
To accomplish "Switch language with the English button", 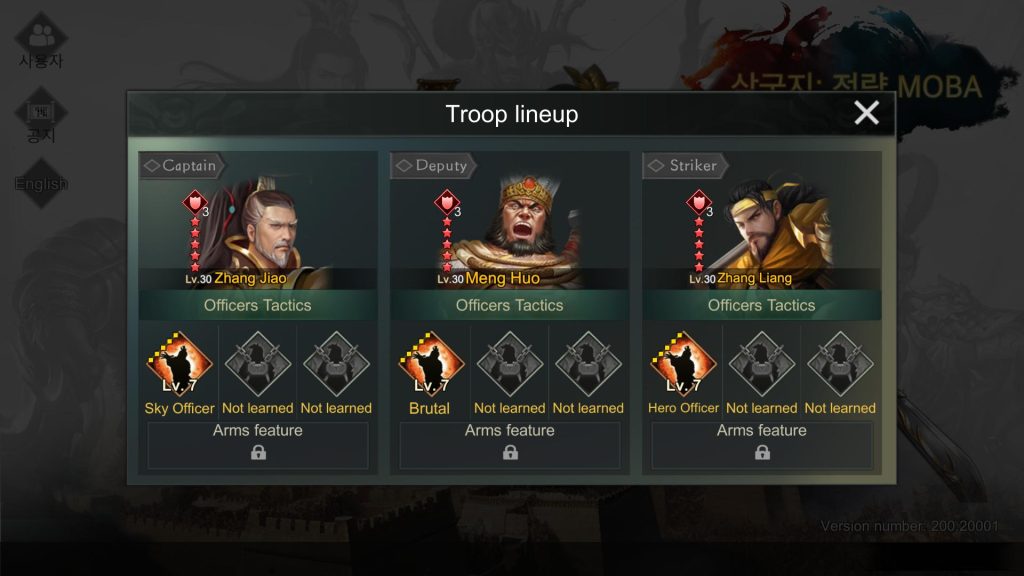I will 41,183.
